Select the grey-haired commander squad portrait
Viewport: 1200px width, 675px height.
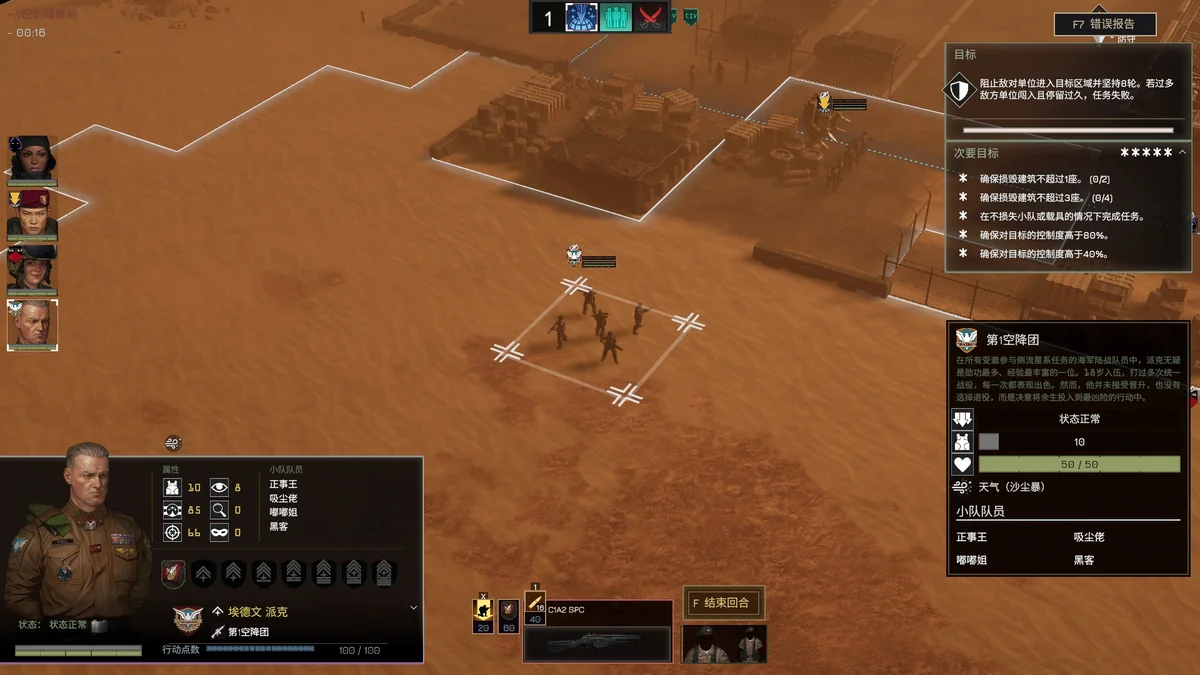point(33,324)
